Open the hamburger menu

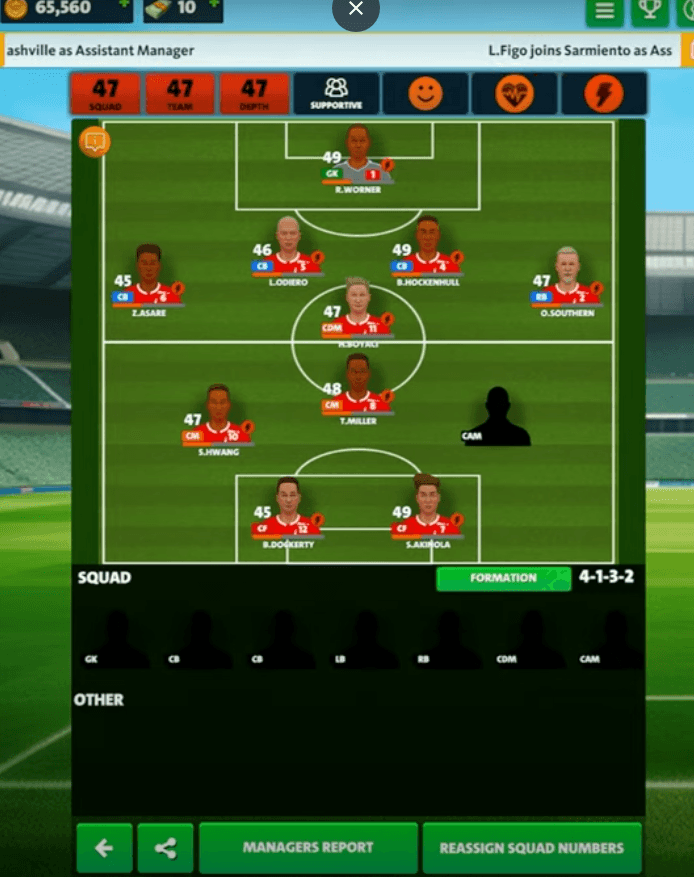click(604, 11)
